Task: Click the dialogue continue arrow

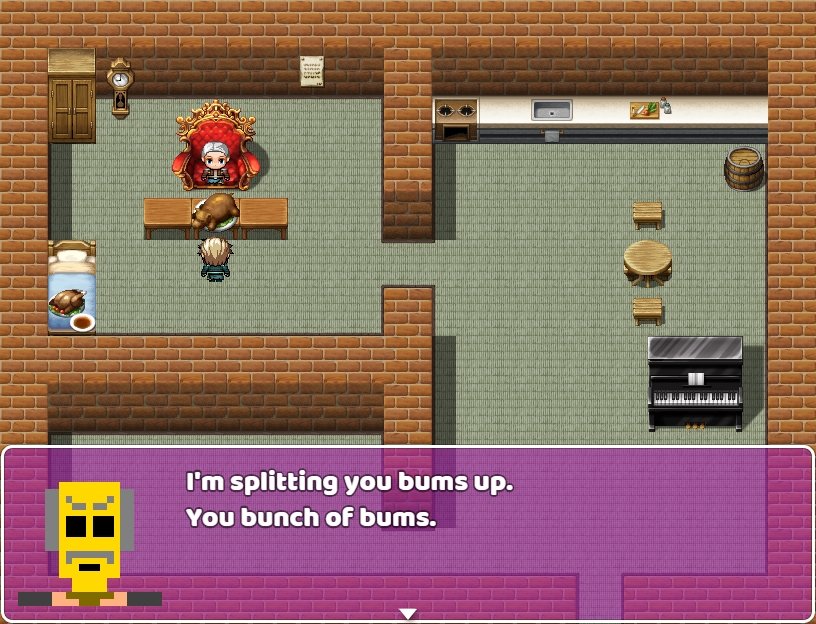Action: click(407, 613)
